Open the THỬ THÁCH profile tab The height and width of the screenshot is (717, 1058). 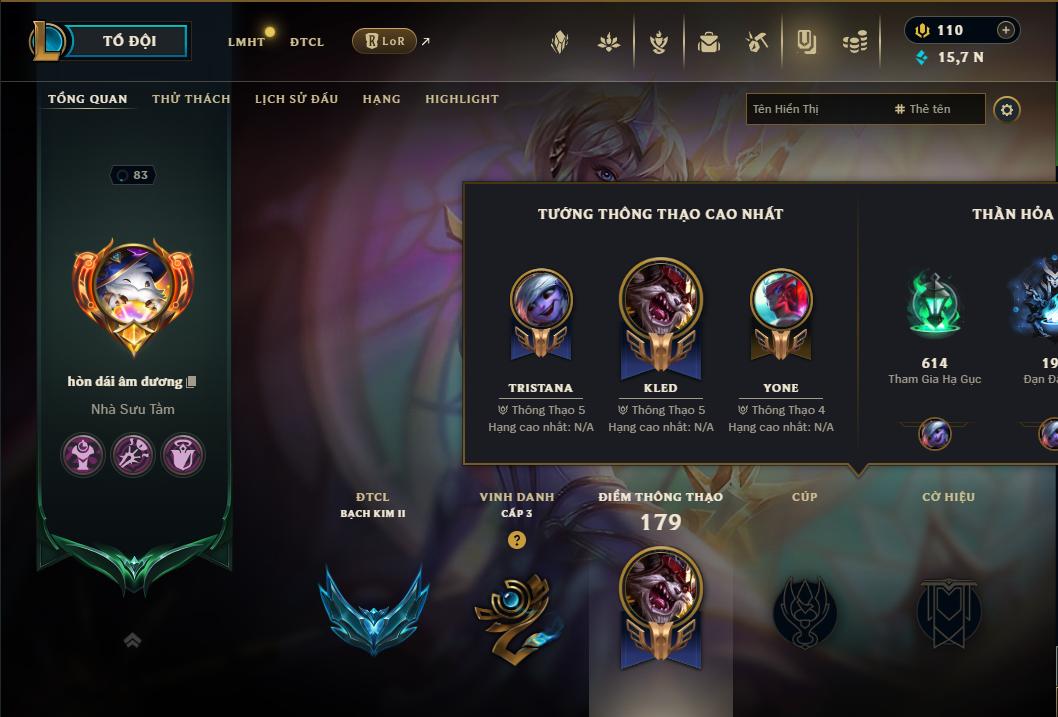(x=191, y=99)
